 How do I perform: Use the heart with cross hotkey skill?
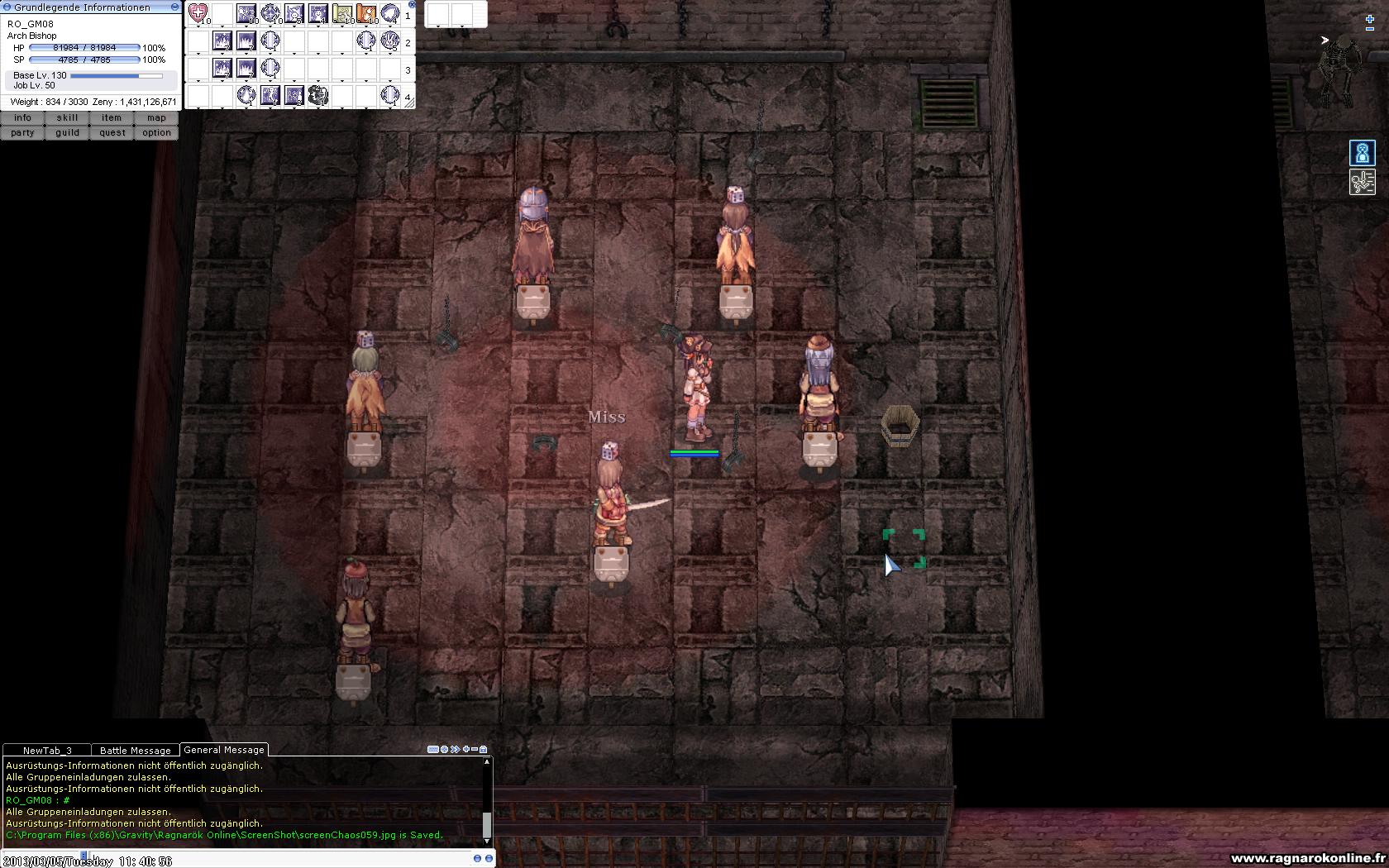click(198, 13)
